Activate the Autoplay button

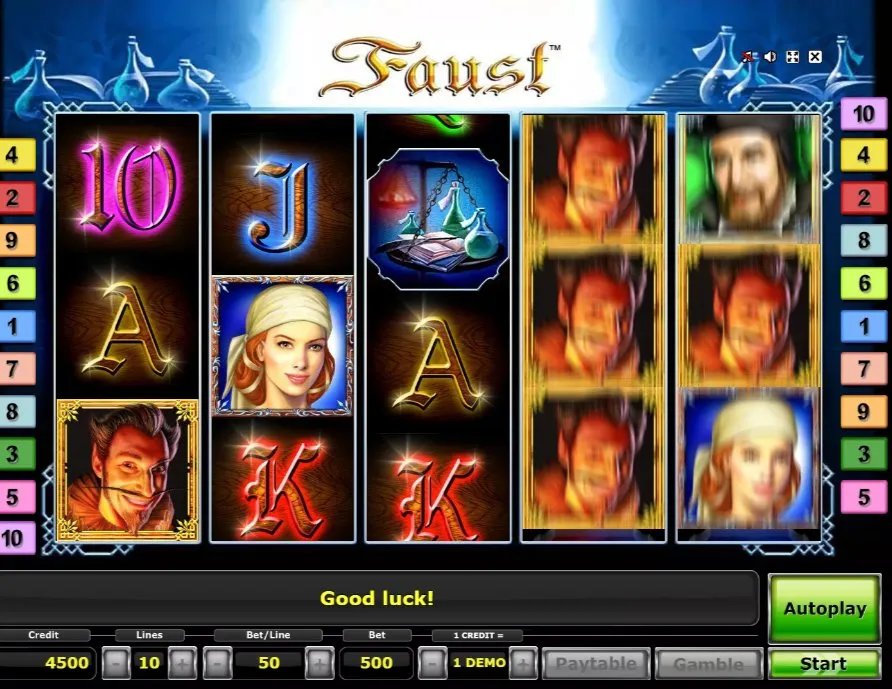(823, 608)
